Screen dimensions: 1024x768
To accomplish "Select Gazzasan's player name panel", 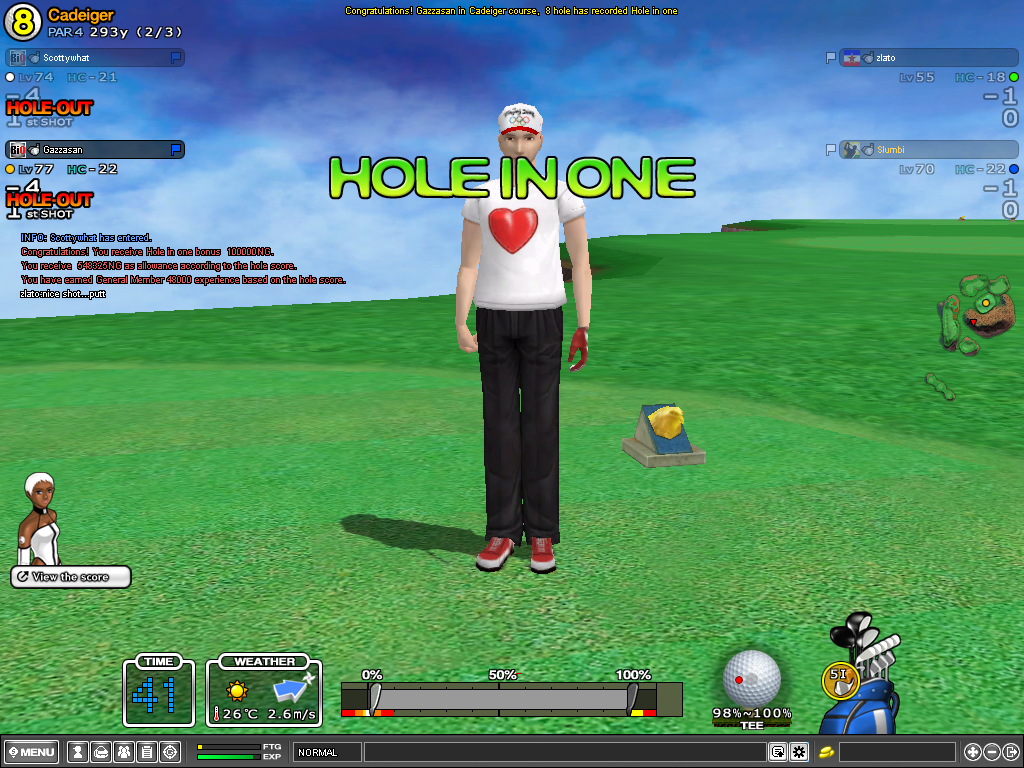I will pyautogui.click(x=96, y=150).
